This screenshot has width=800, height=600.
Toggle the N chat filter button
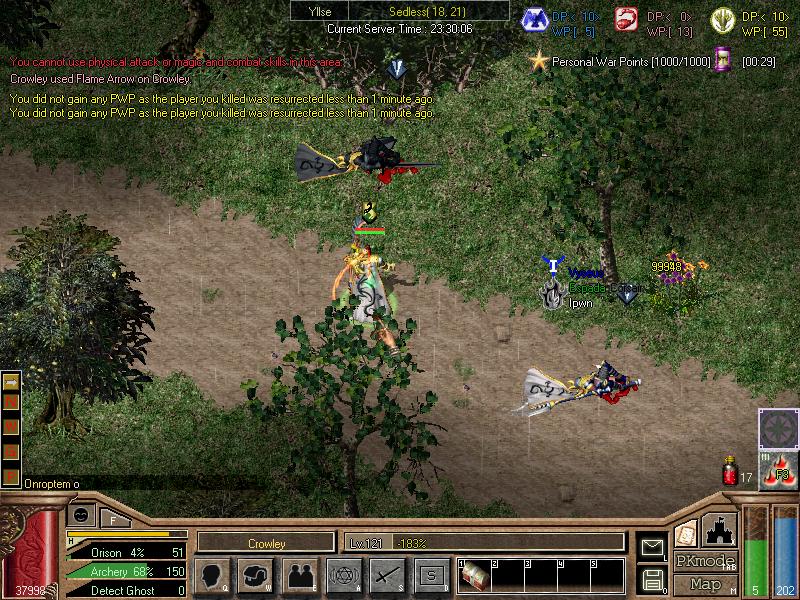[11, 400]
